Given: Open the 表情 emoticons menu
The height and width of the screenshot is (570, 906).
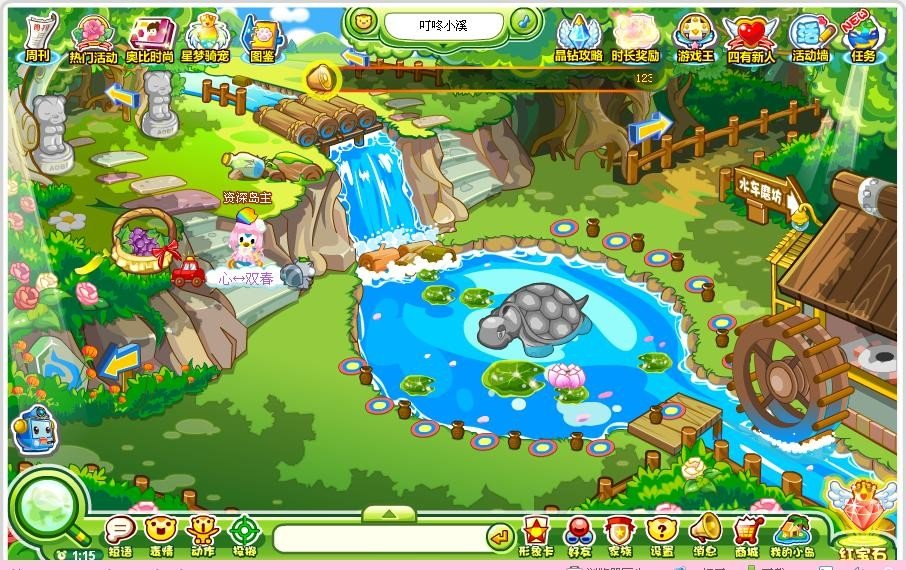Looking at the screenshot, I should click(161, 533).
